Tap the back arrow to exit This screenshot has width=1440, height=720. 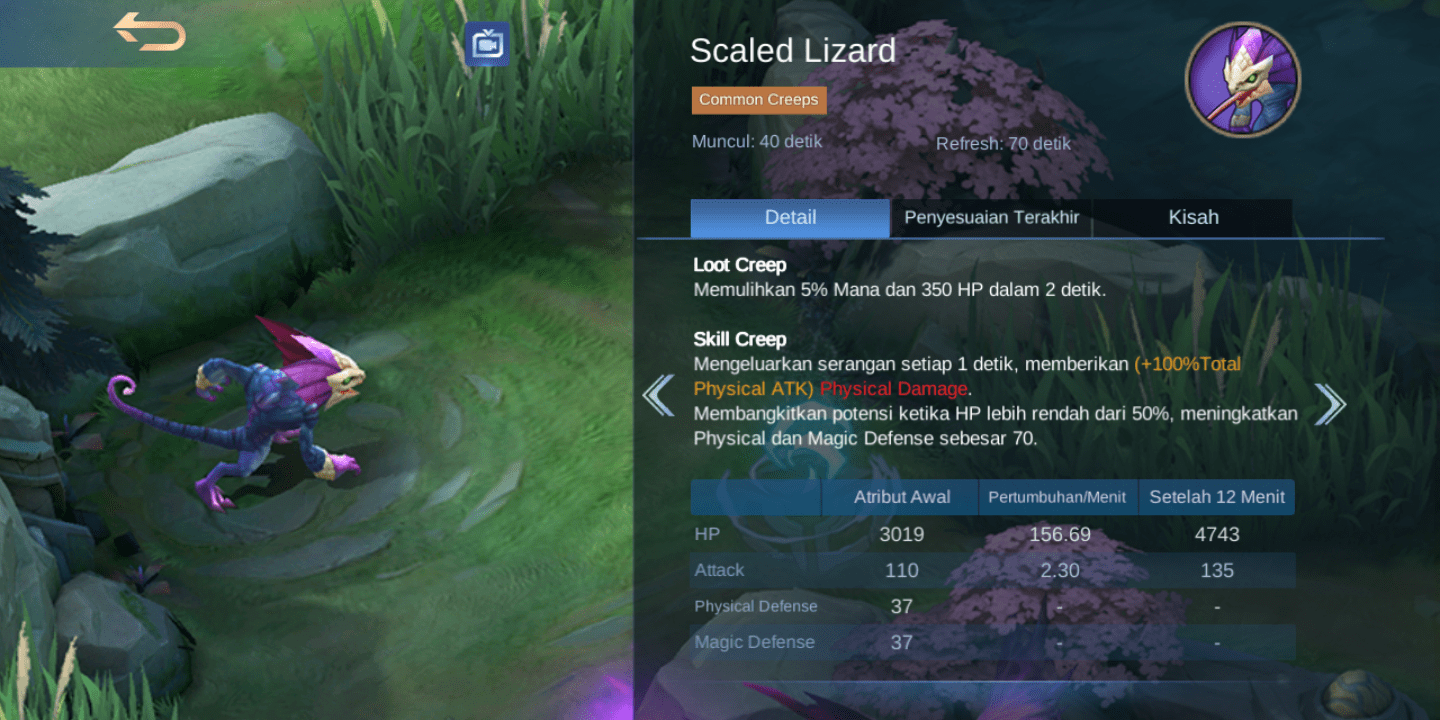click(151, 31)
